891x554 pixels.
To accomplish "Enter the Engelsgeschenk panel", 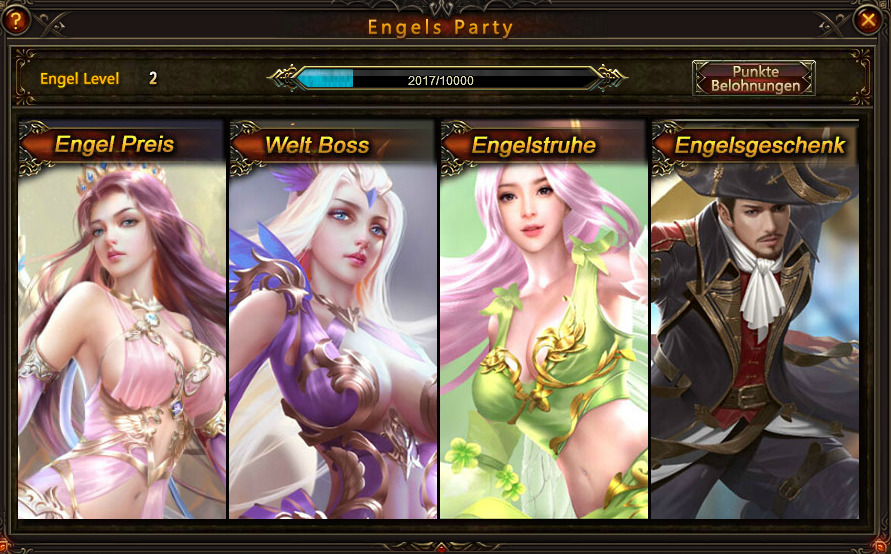I will click(x=754, y=320).
